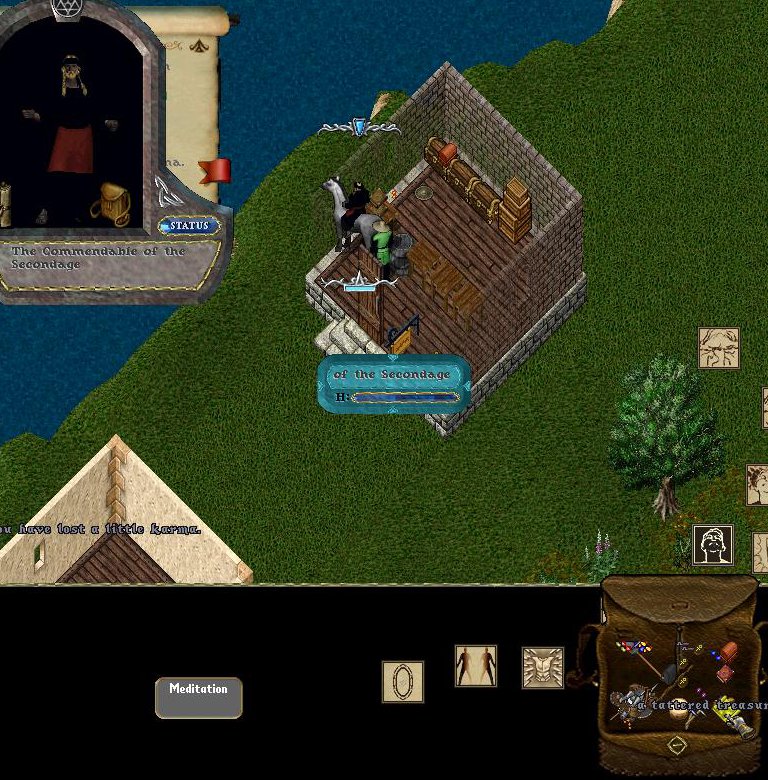This screenshot has height=780, width=768.
Task: Open the character STATUS window
Action: point(189,226)
